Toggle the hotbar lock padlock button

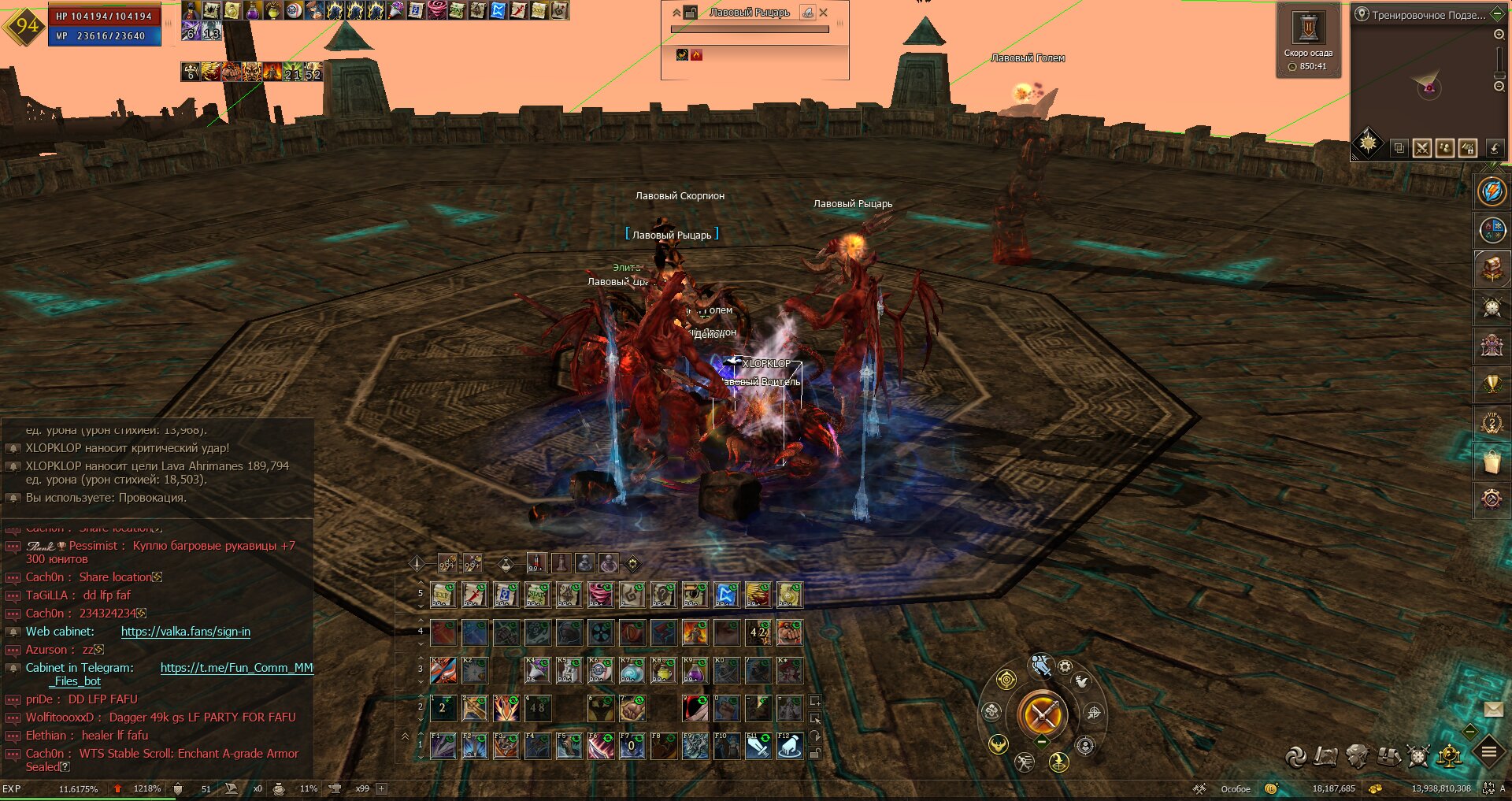click(815, 753)
